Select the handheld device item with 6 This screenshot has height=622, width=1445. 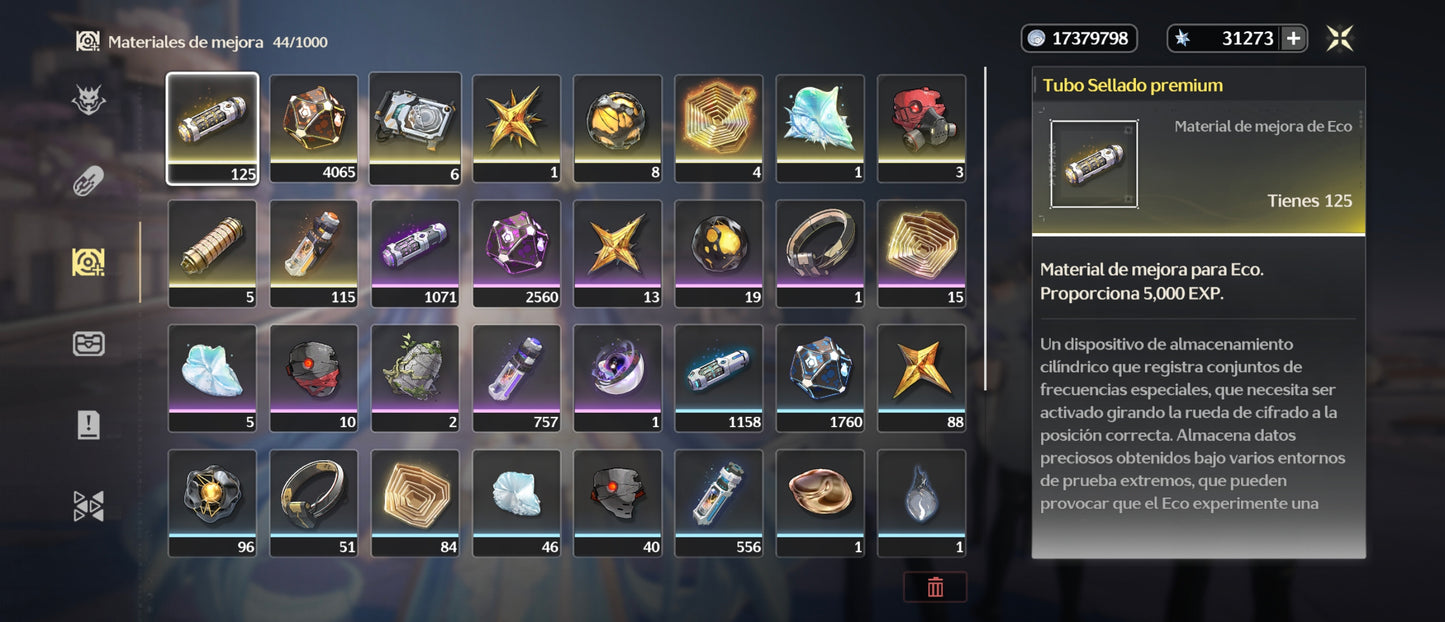pos(415,128)
